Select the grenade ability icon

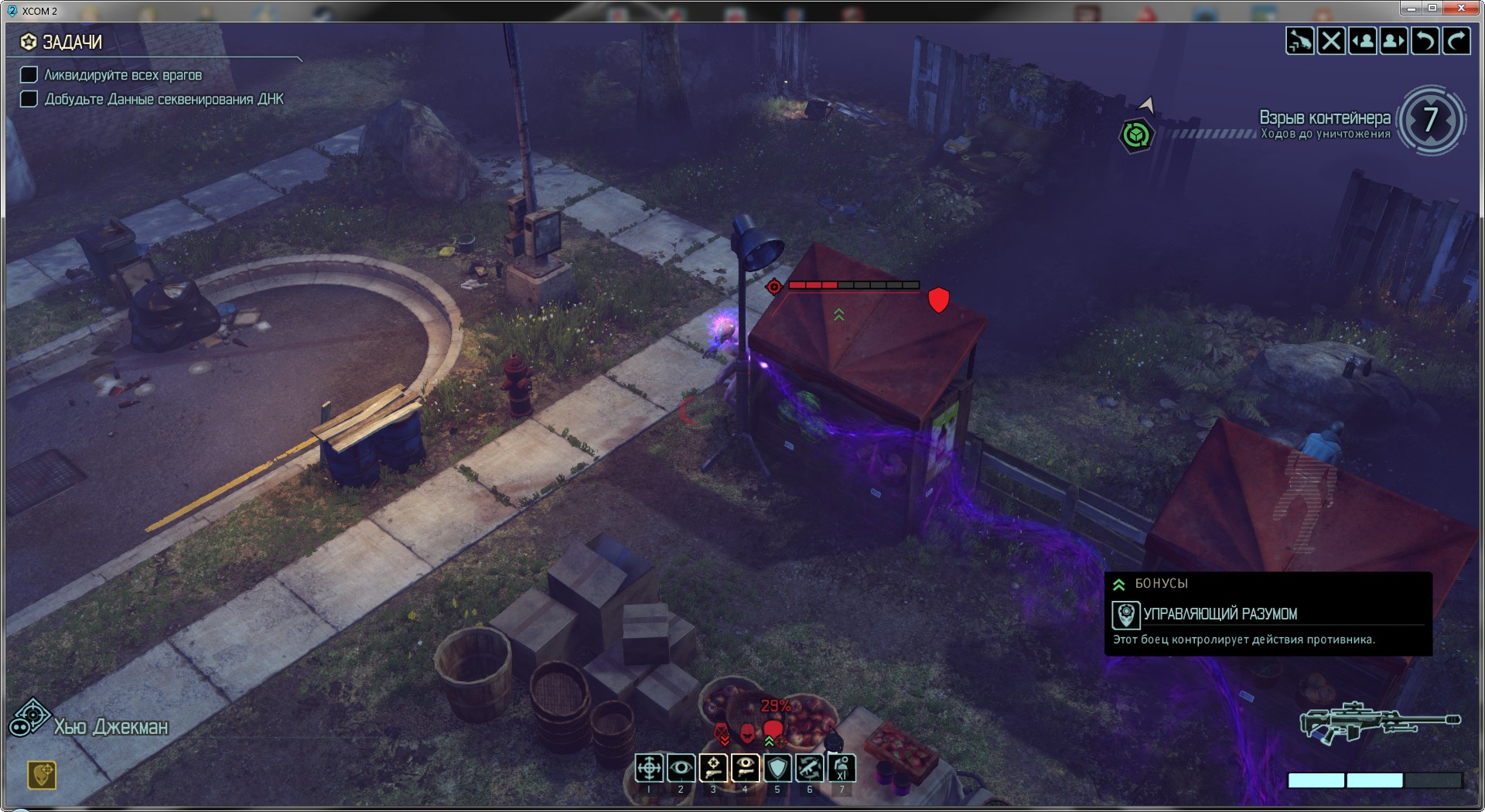click(841, 768)
